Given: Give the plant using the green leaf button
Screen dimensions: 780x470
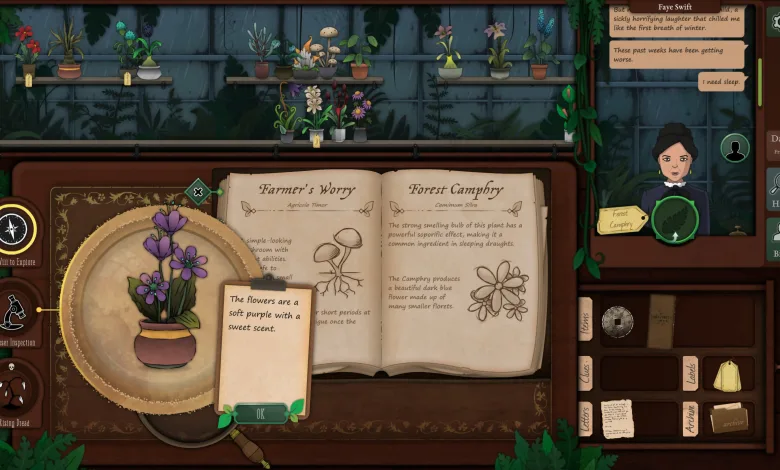Looking at the screenshot, I should pyautogui.click(x=672, y=222).
